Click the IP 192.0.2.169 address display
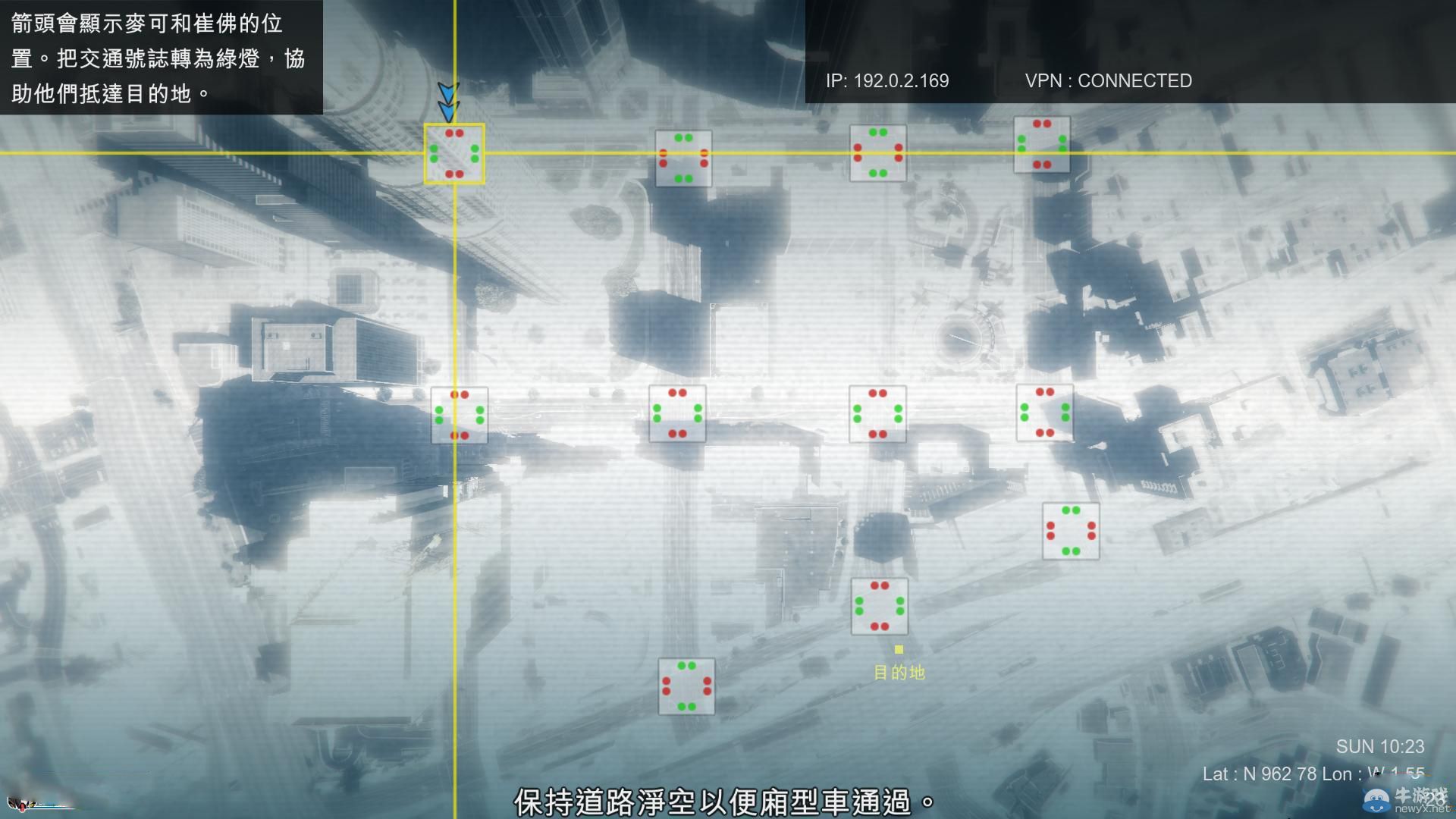 click(x=886, y=80)
